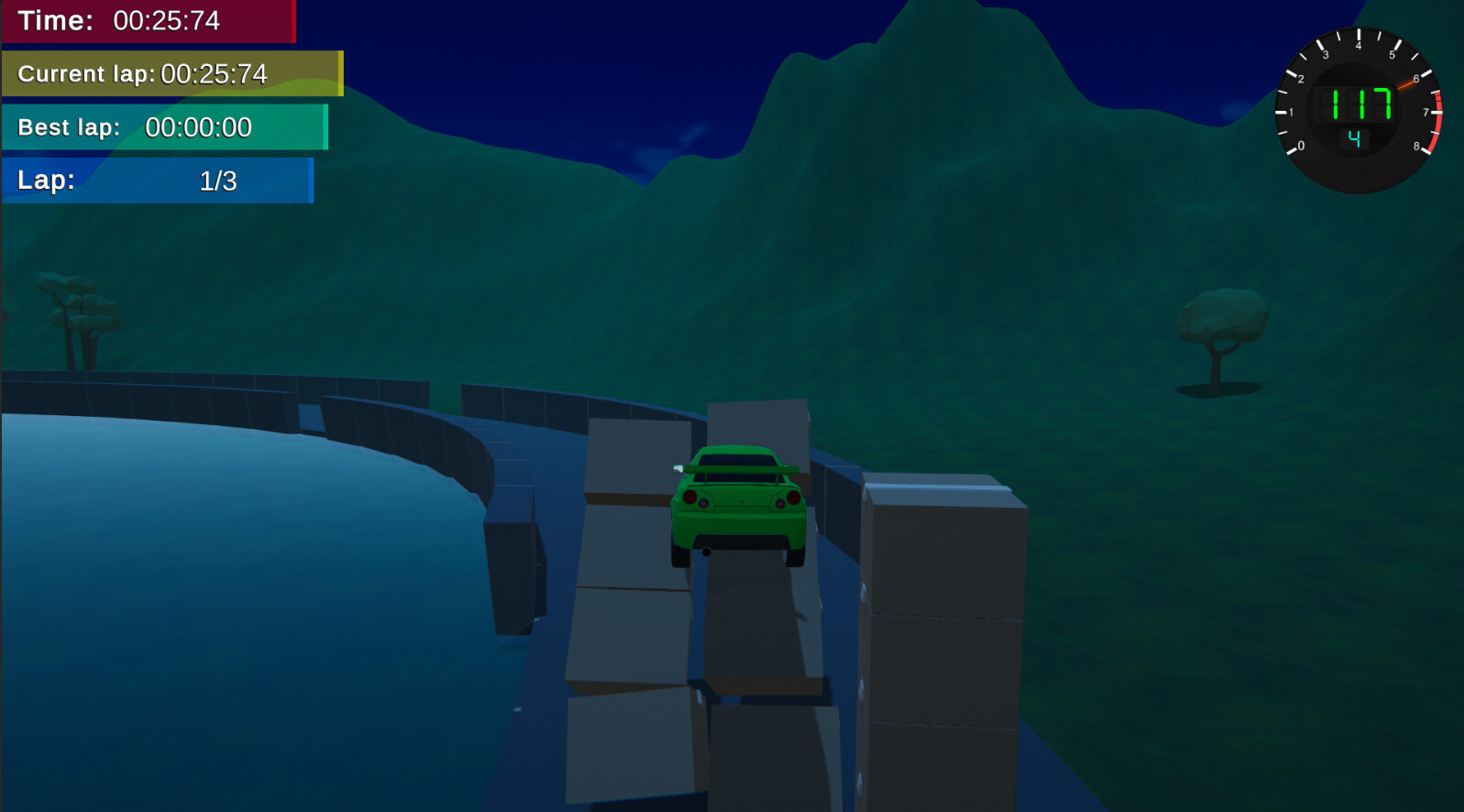Select the green digital speed readout showing 117
The image size is (1464, 812).
1355,103
